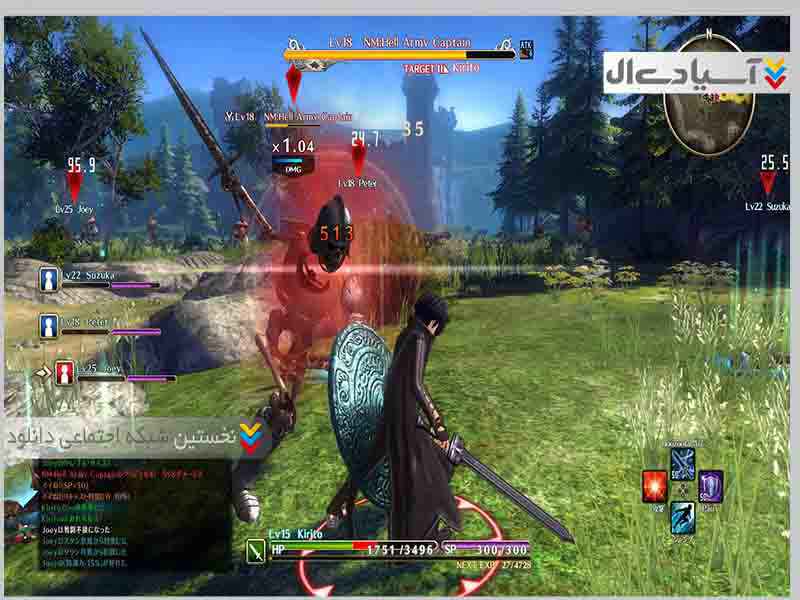Select party member Peter's portrait
Image resolution: width=800 pixels, height=600 pixels.
point(48,325)
